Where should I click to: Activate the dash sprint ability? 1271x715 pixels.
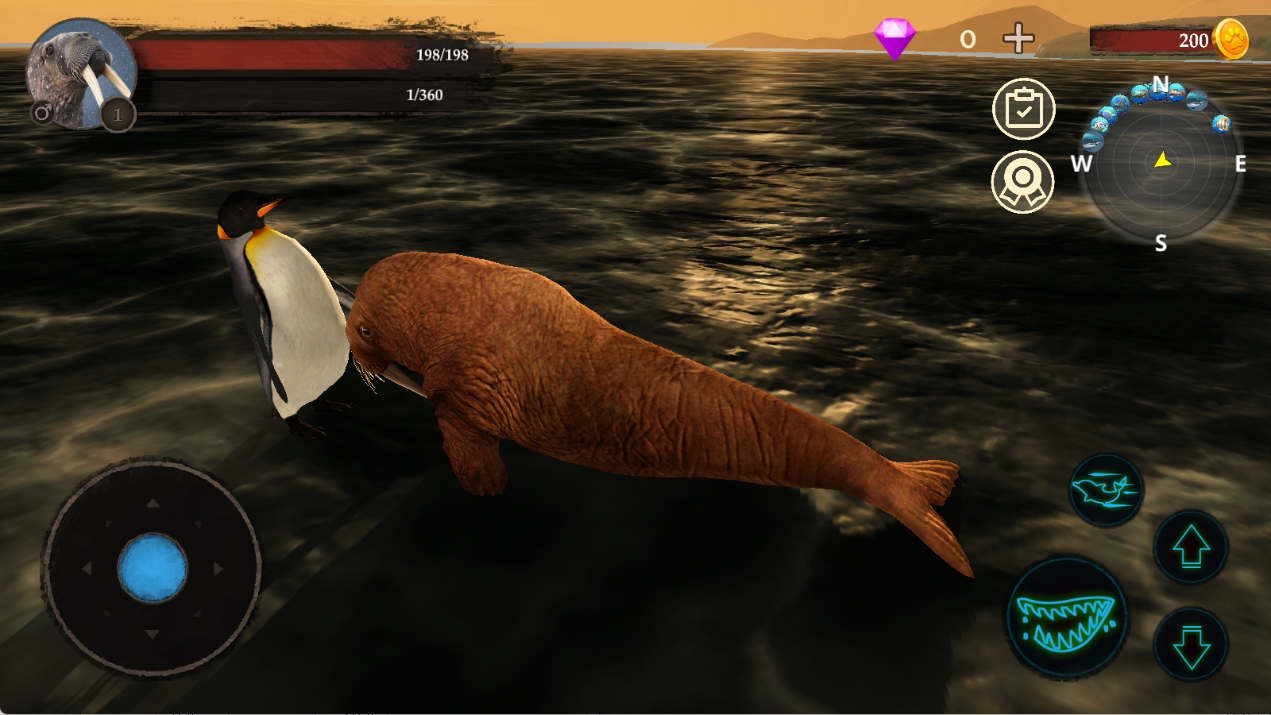[1105, 489]
